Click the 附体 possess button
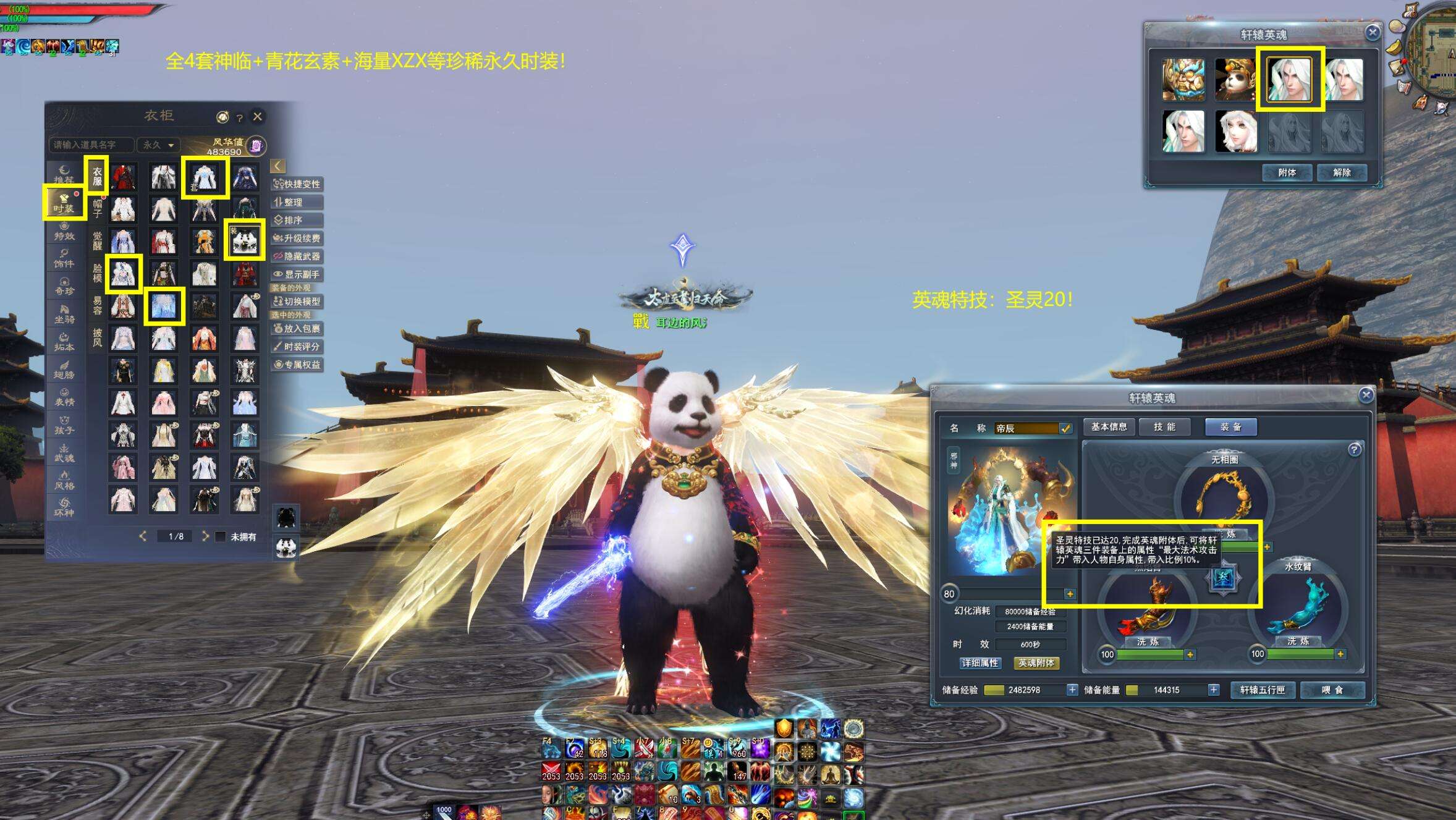The image size is (1456, 820). (1287, 172)
